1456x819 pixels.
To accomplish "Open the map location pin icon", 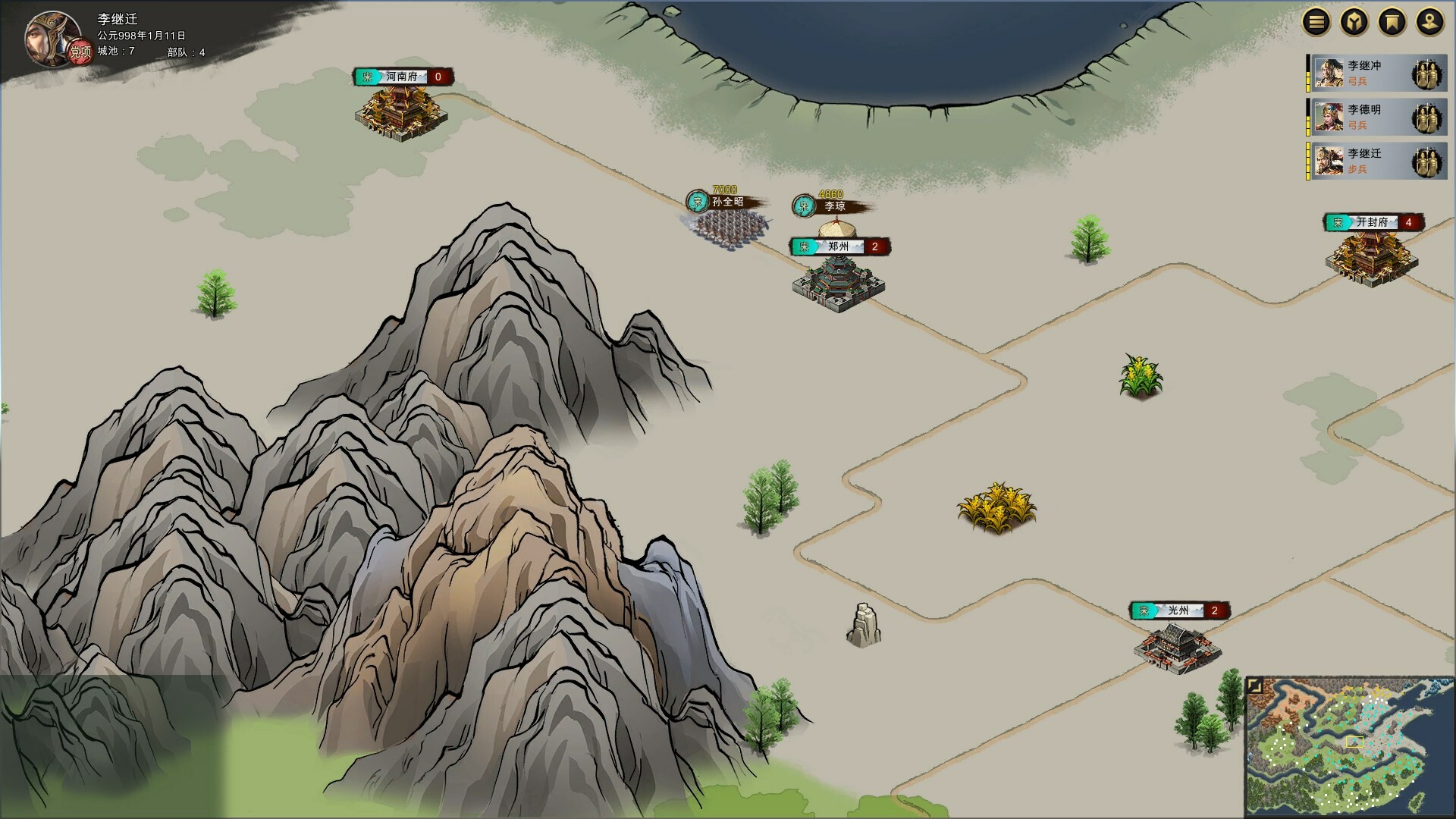I will point(1429,22).
